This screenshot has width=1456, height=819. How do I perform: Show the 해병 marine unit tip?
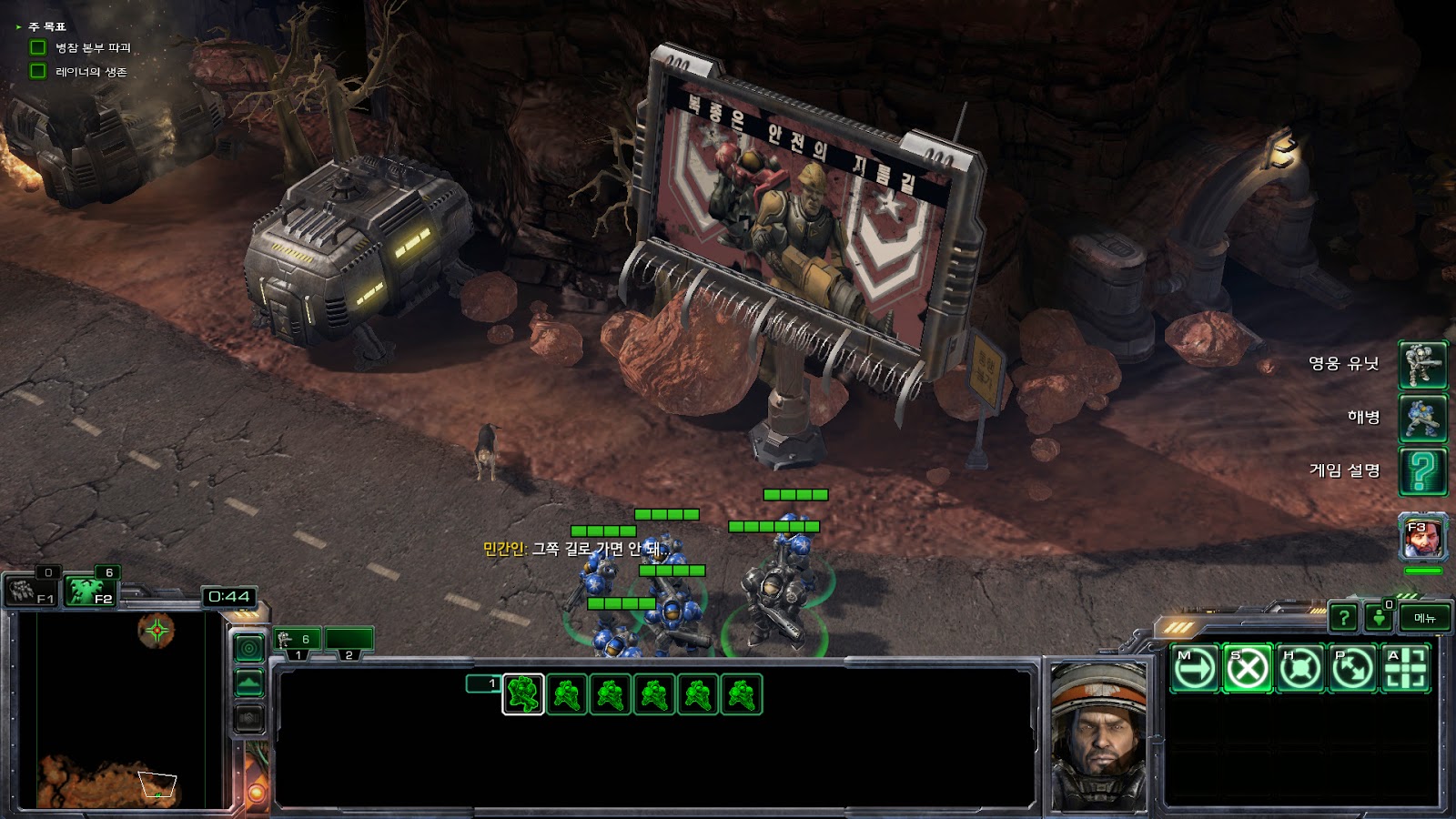[x=1422, y=418]
